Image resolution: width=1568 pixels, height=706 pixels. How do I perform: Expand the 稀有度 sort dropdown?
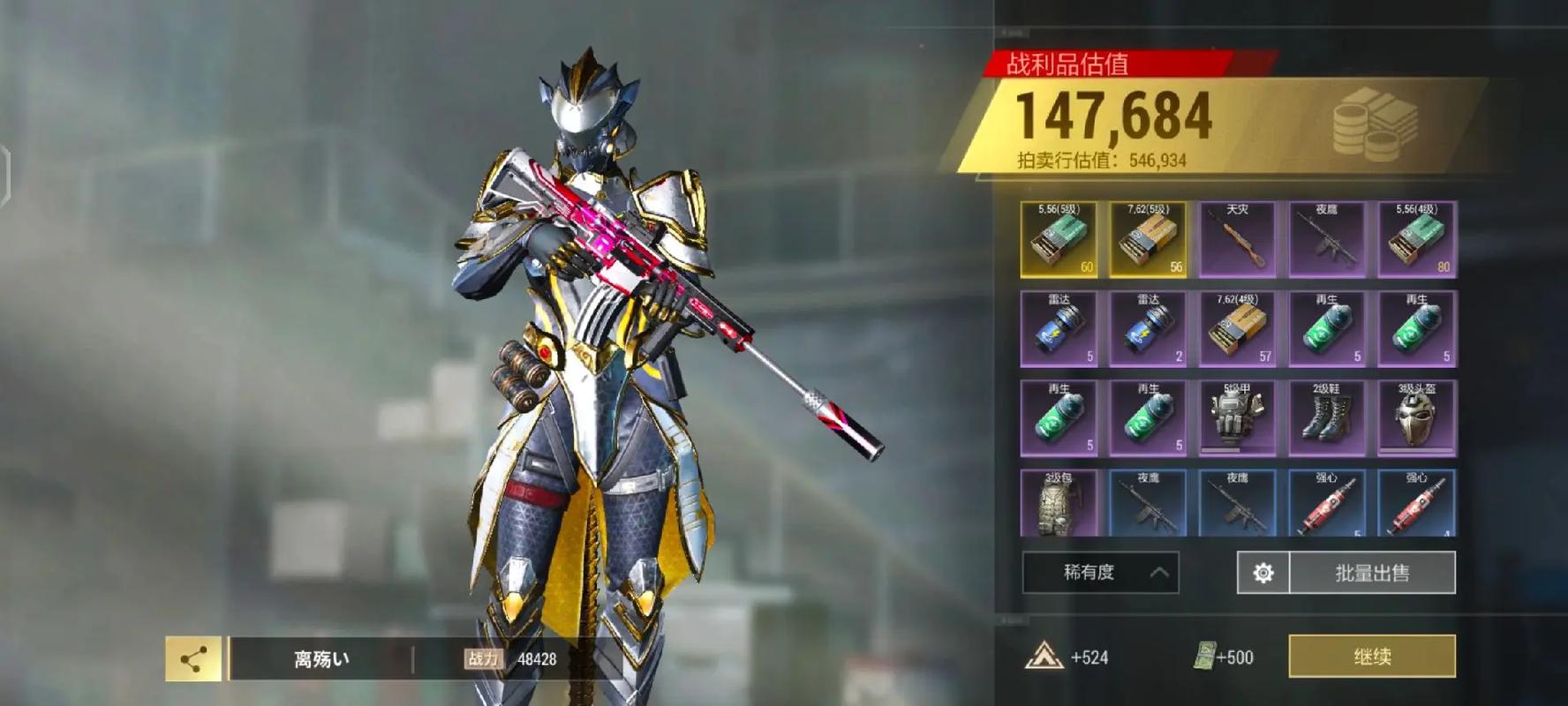1100,573
